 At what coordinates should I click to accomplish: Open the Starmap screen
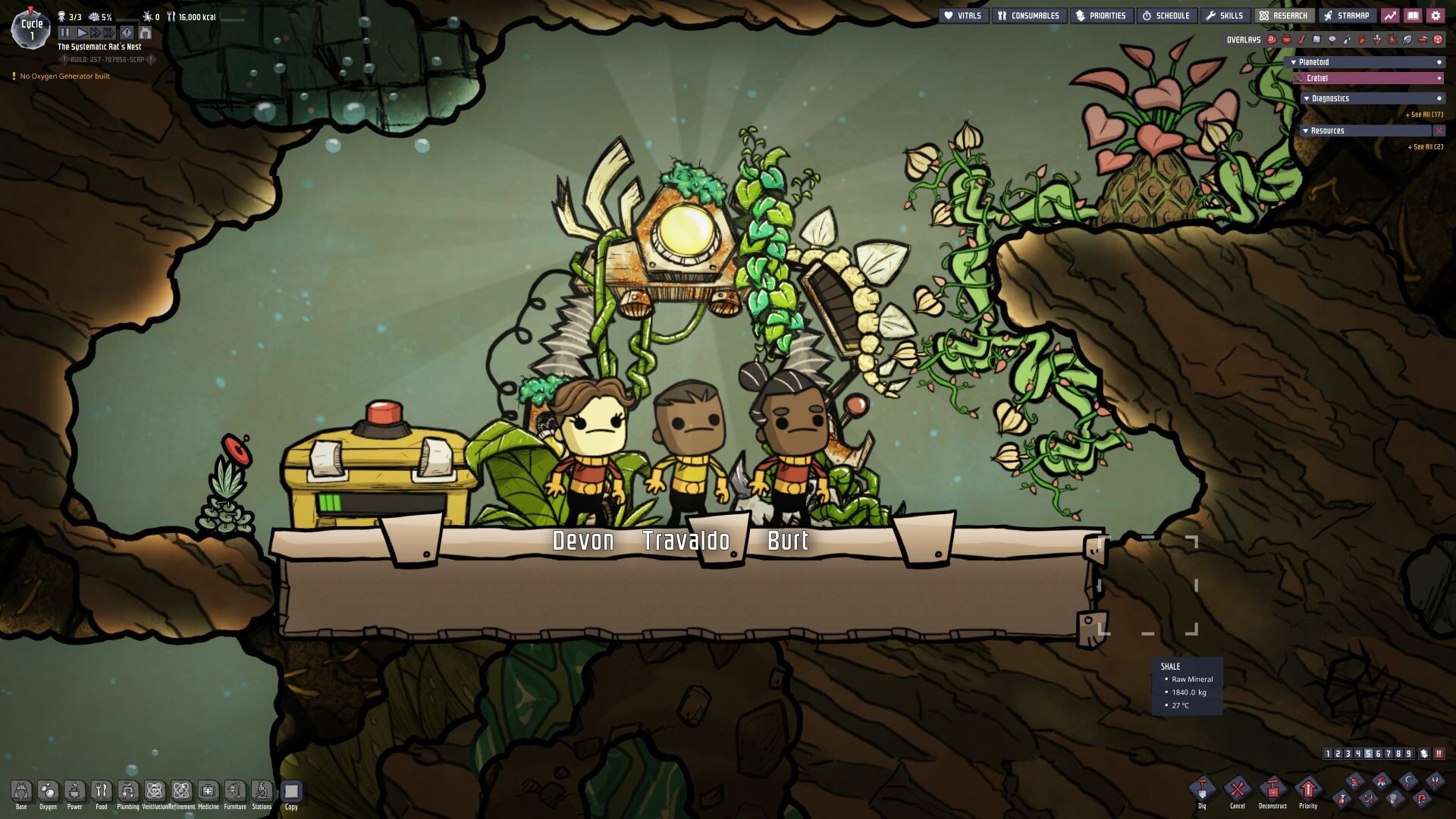1347,16
